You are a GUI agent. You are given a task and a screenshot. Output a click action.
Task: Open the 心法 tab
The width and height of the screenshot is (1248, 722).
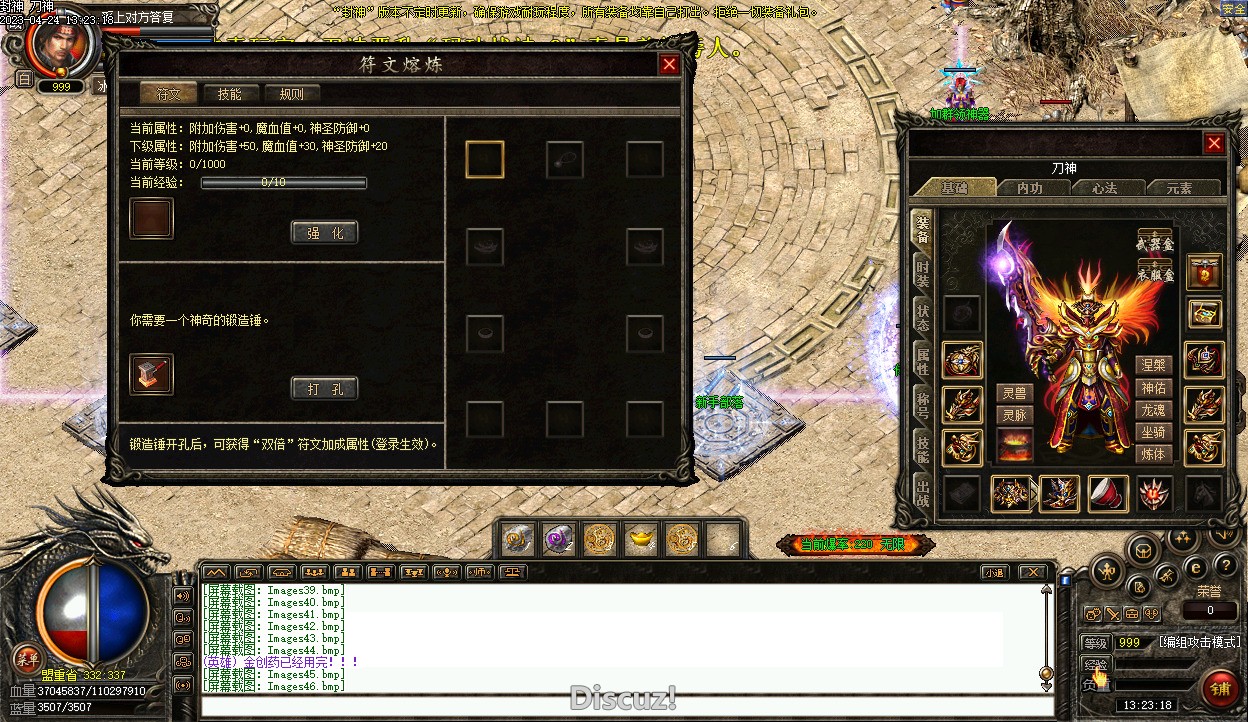click(x=1104, y=188)
